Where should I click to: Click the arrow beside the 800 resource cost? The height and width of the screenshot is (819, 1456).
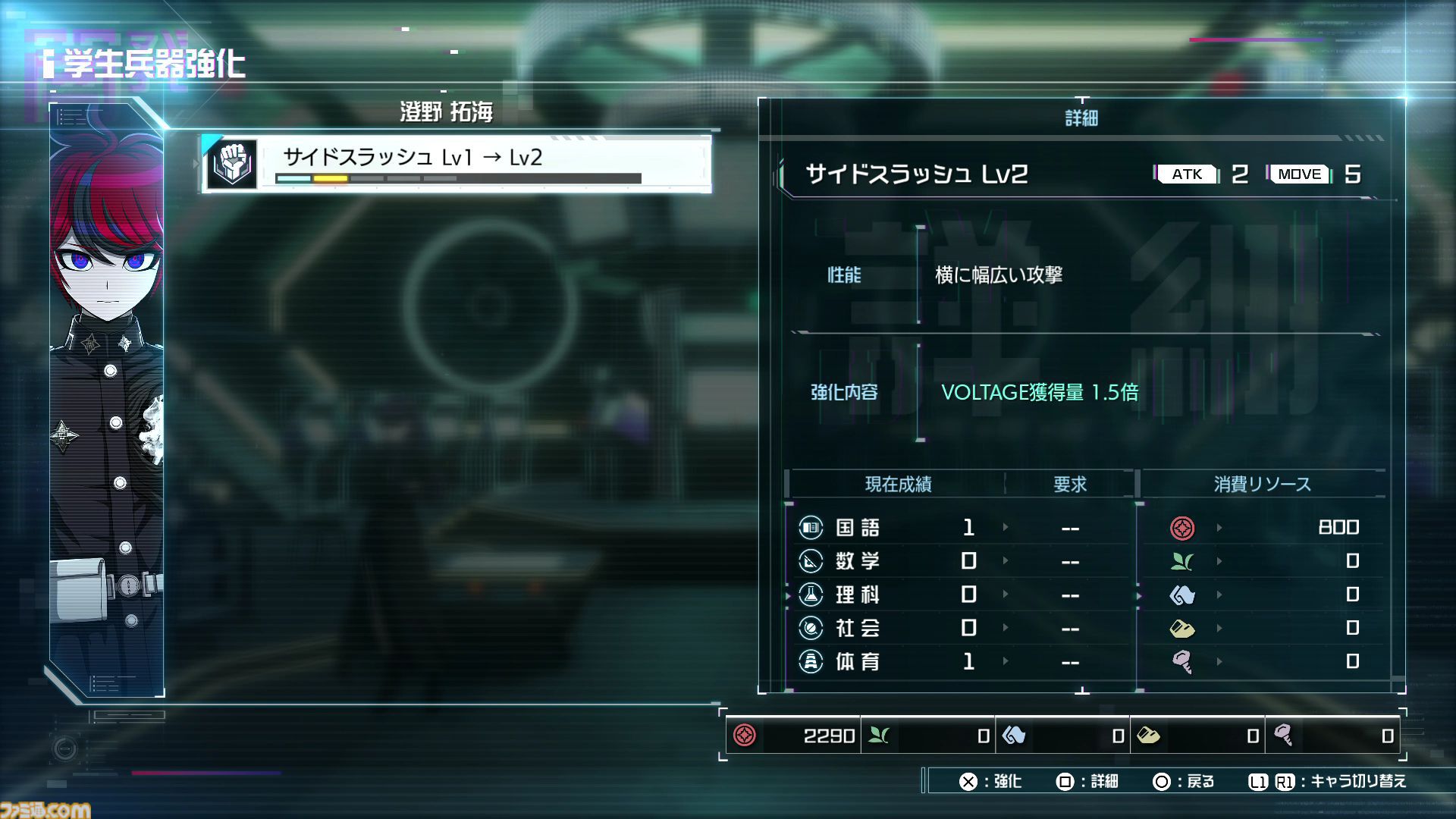tap(1219, 527)
